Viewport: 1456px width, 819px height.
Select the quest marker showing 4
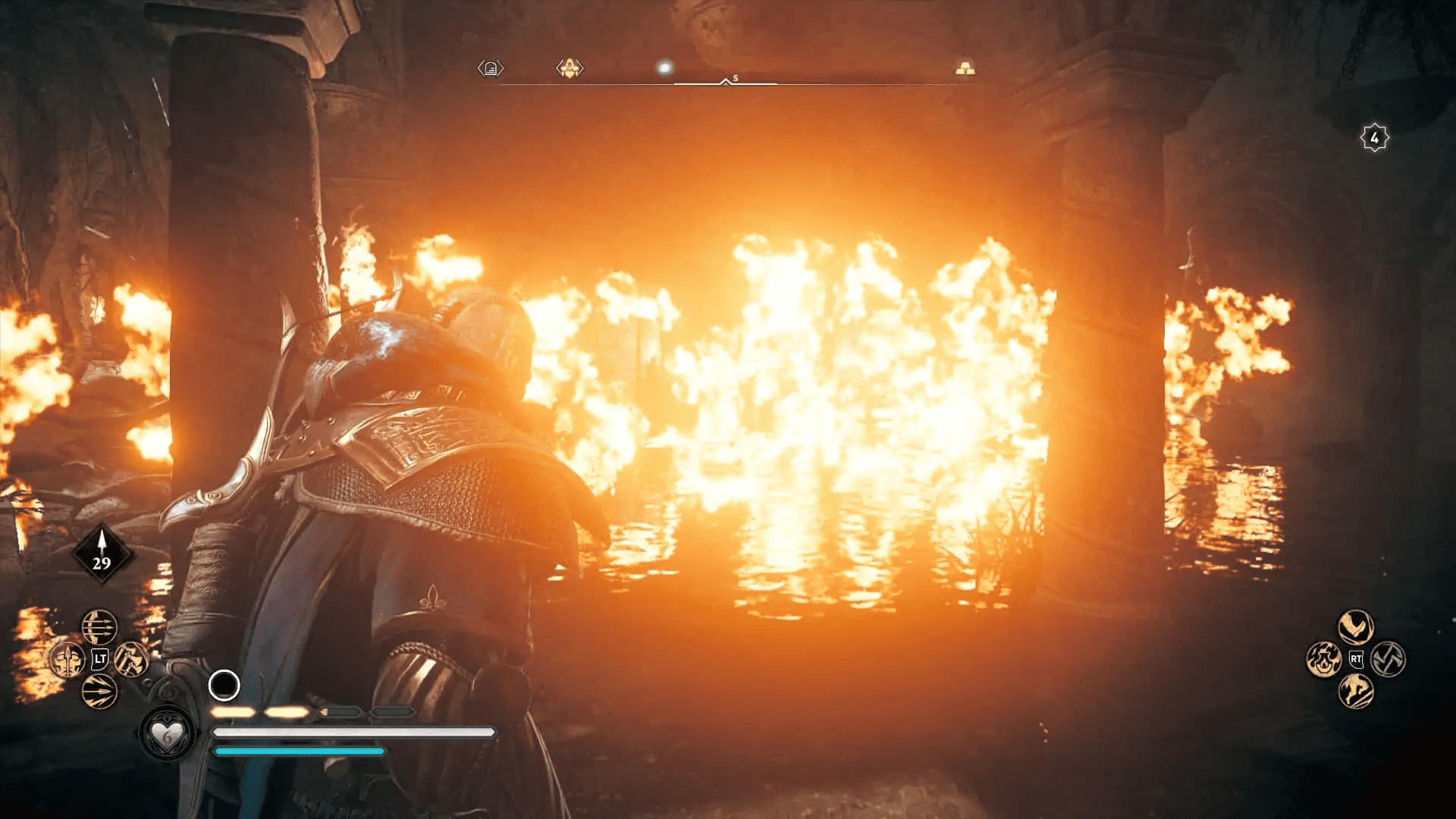pyautogui.click(x=1374, y=138)
